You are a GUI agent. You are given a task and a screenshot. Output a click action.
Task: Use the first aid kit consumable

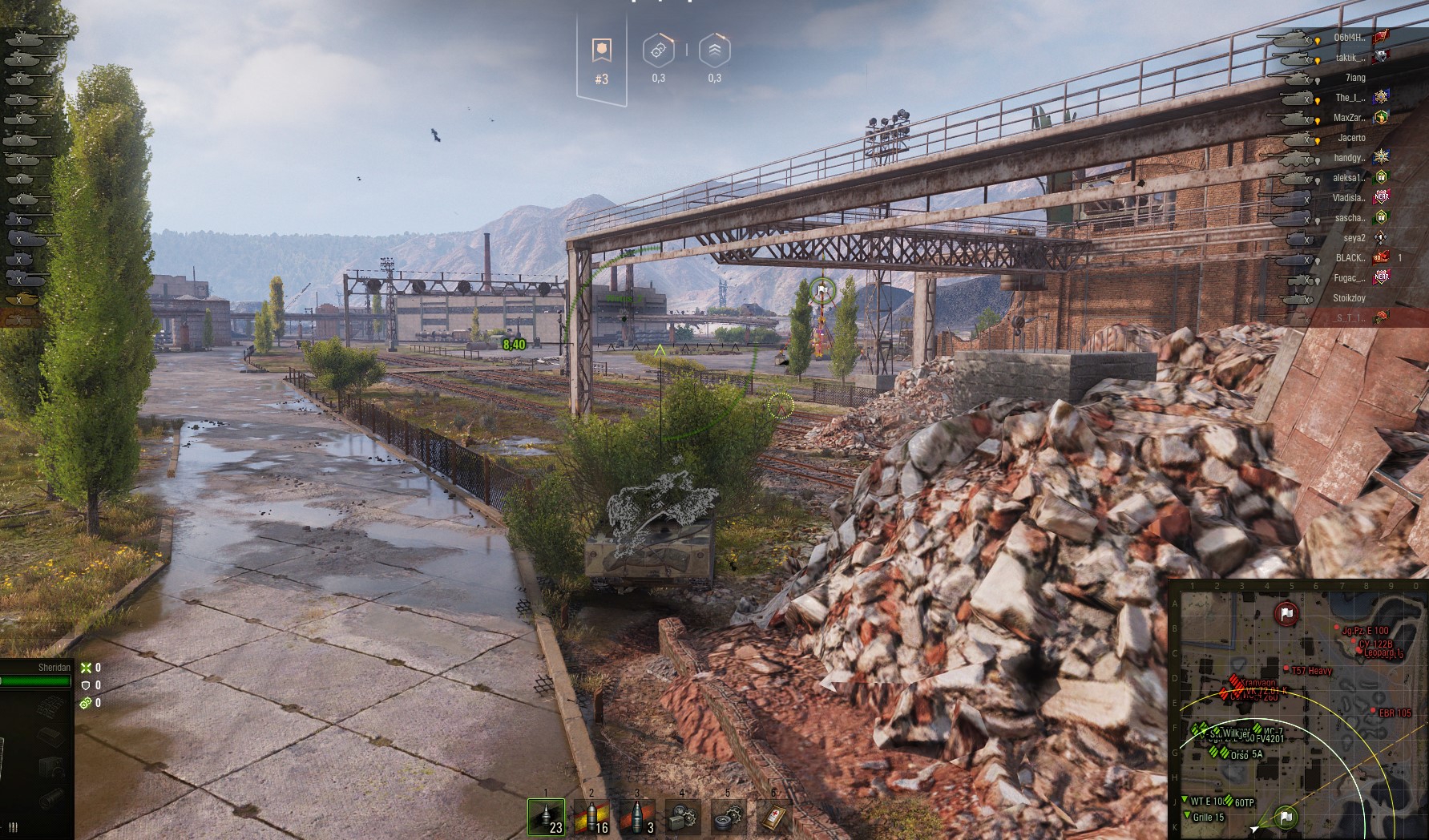(774, 817)
